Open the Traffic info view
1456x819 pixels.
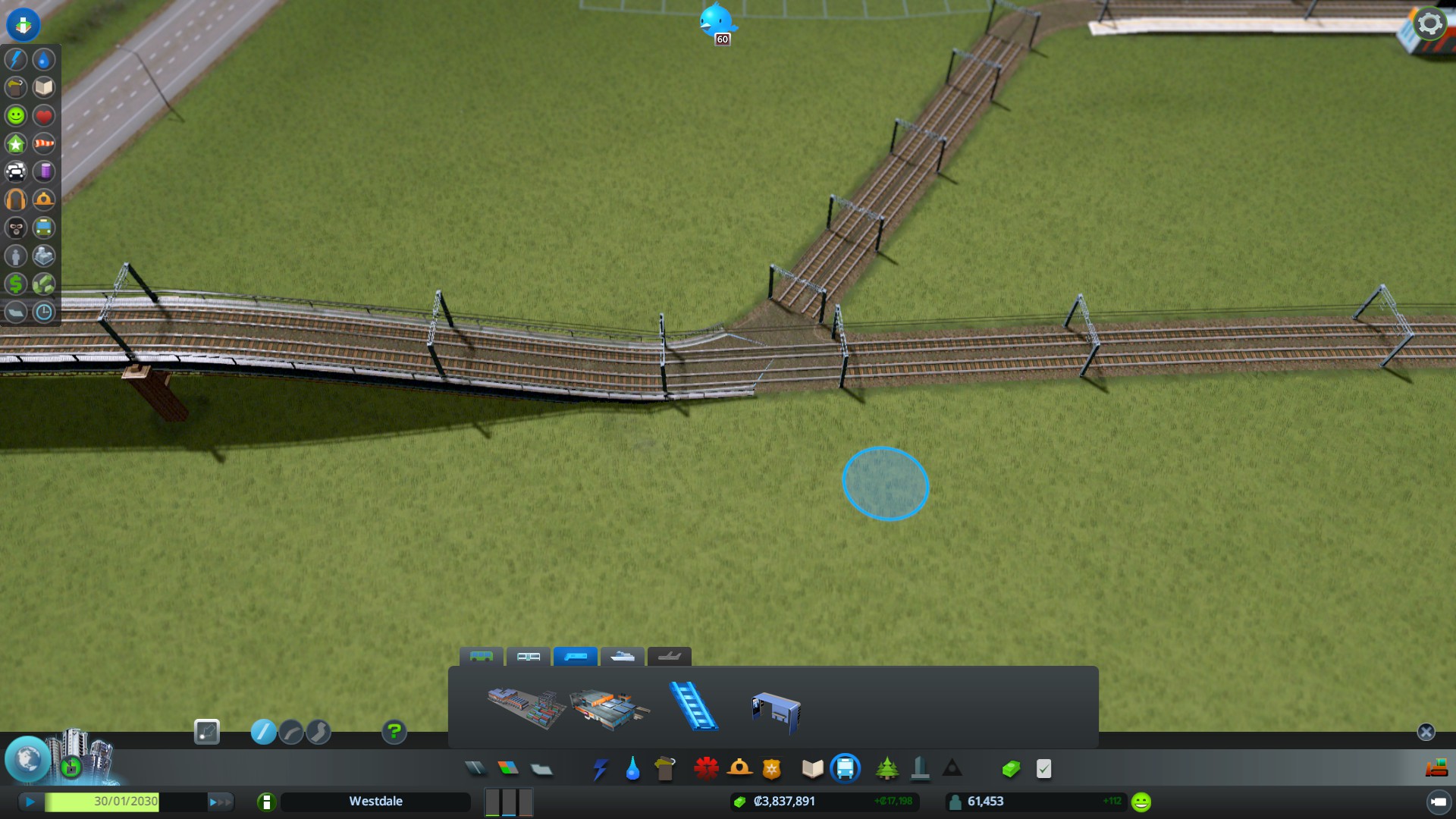16,172
